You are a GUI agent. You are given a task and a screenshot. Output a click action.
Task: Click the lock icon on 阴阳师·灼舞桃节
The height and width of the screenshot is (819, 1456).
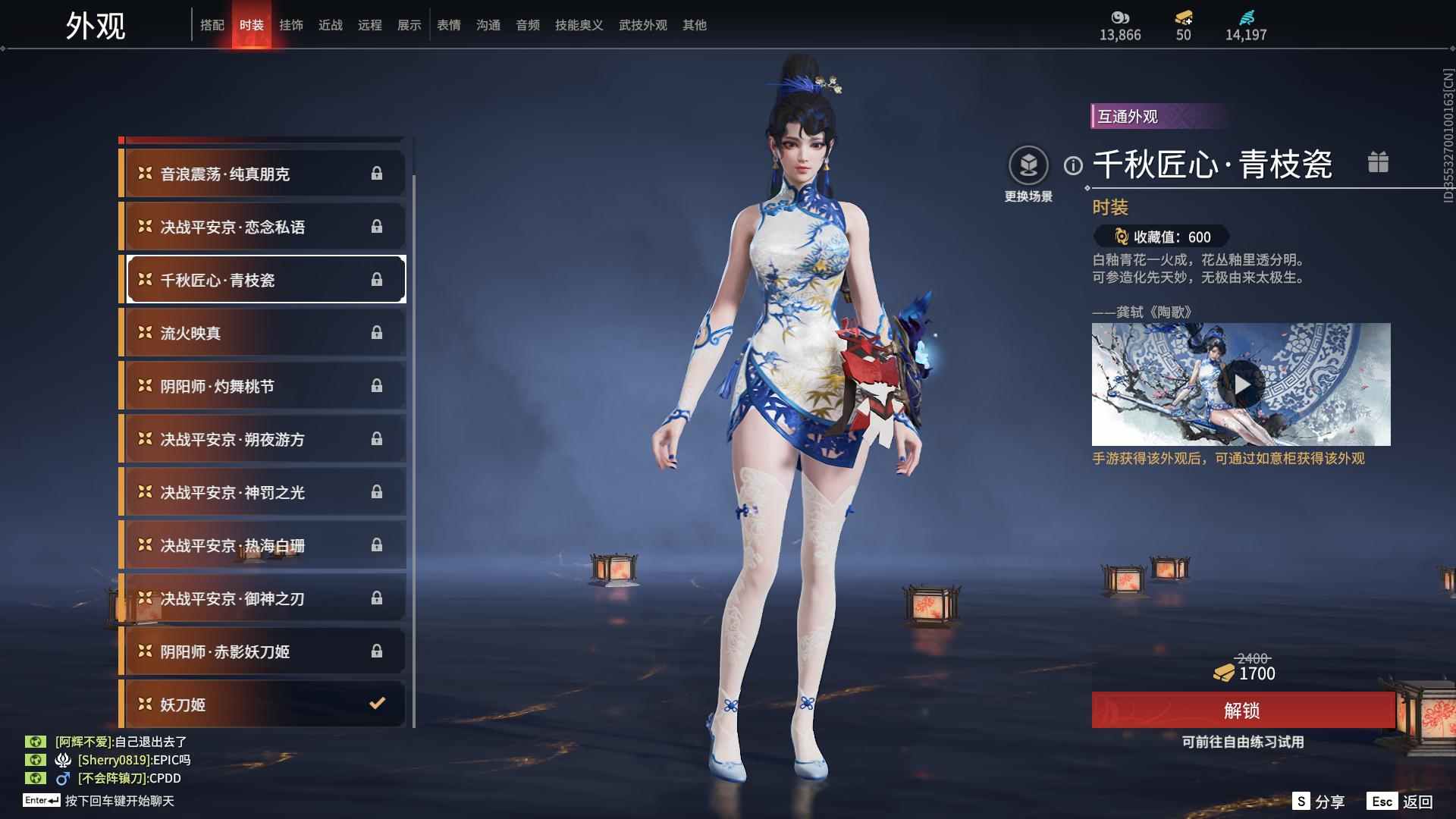[x=377, y=385]
